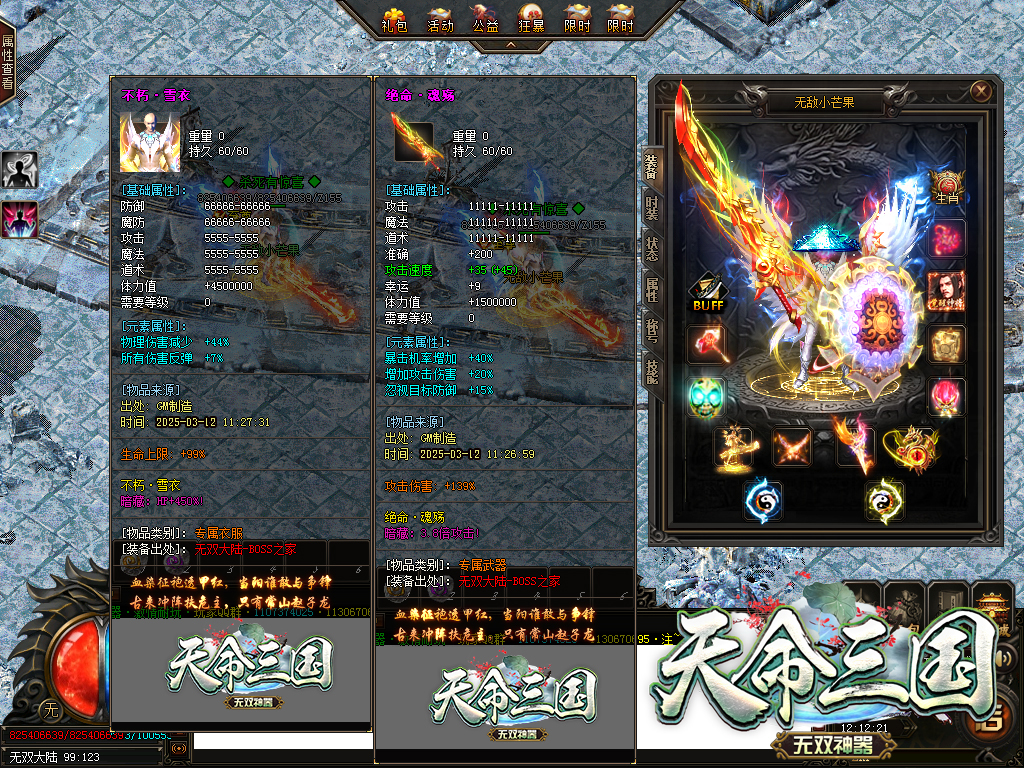Close the character equipment panel
This screenshot has width=1024, height=768.
pos(980,92)
